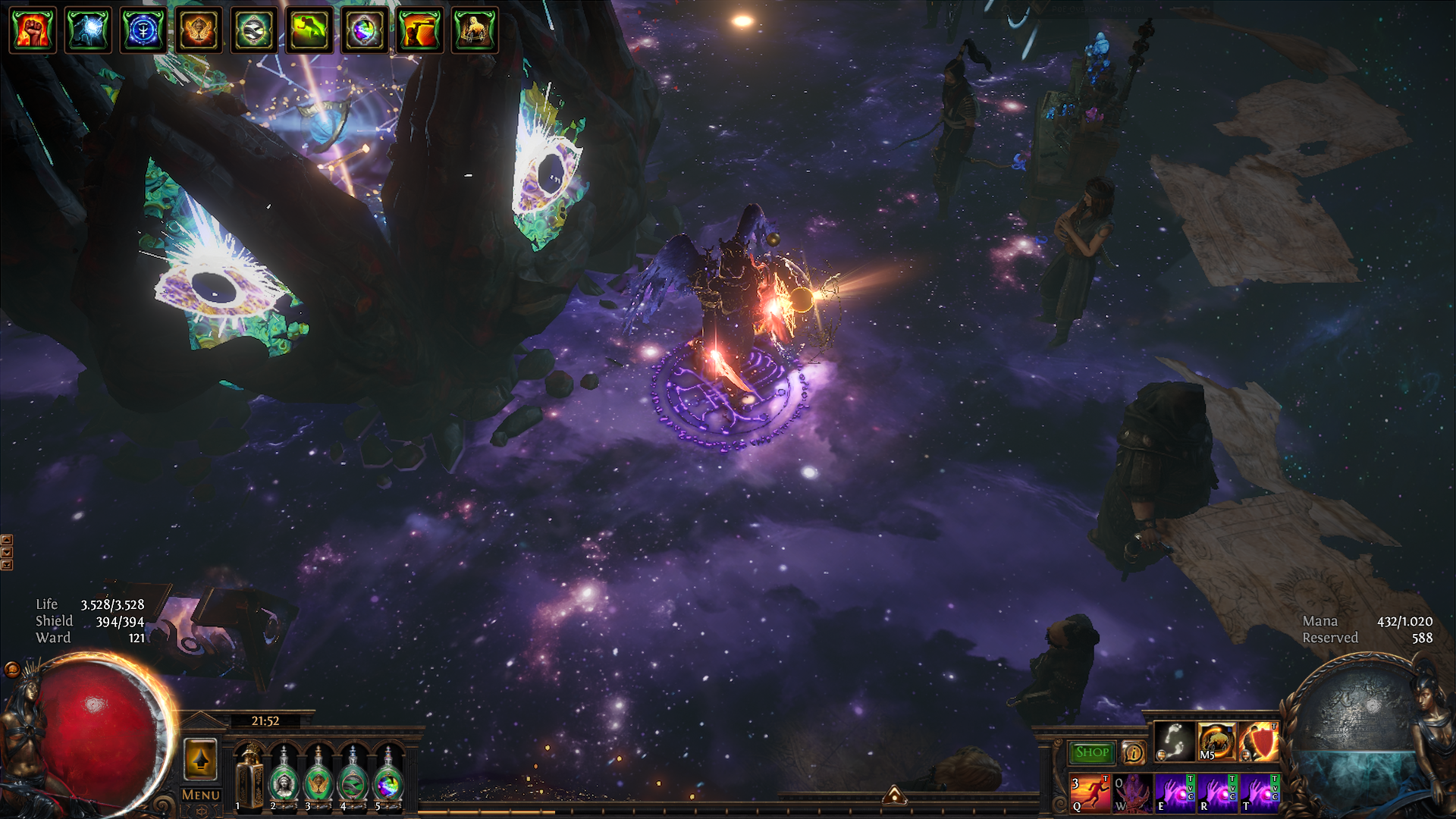Activate the running figure skill on Q

tap(1090, 793)
